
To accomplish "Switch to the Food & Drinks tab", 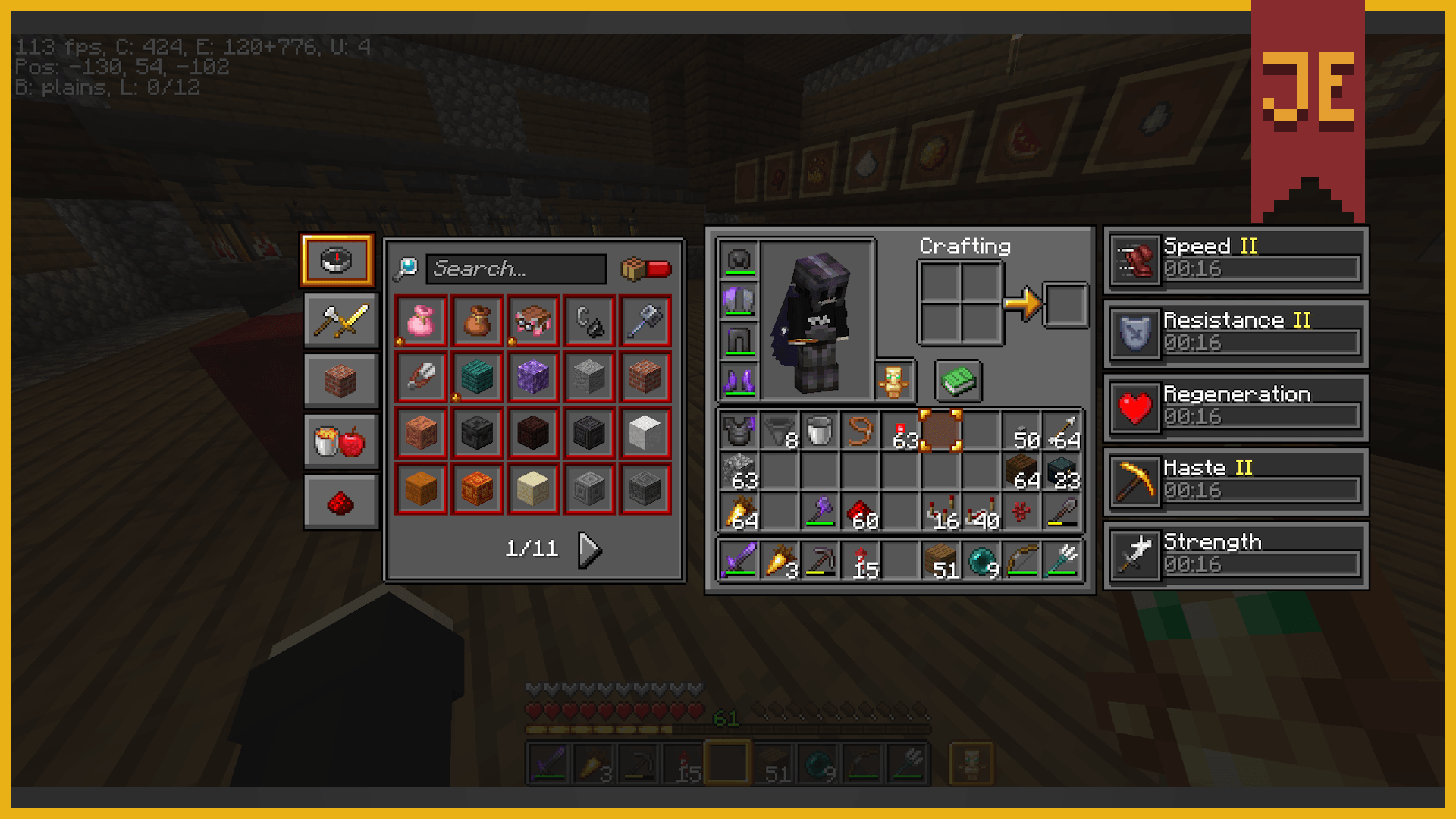I will (x=340, y=440).
